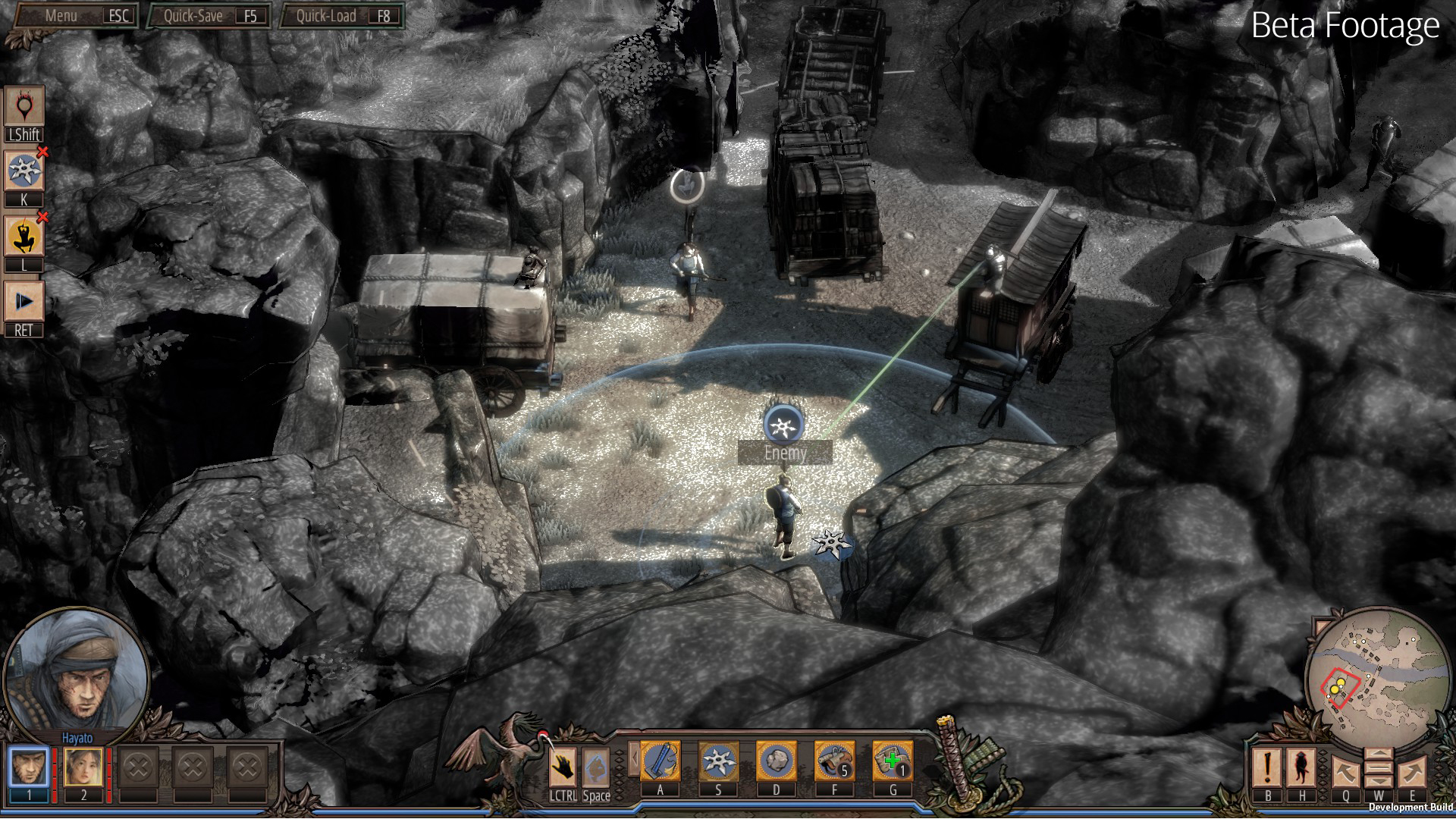Choose the shuriken ability in the hotbar
This screenshot has width=1456, height=819.
coord(718,761)
